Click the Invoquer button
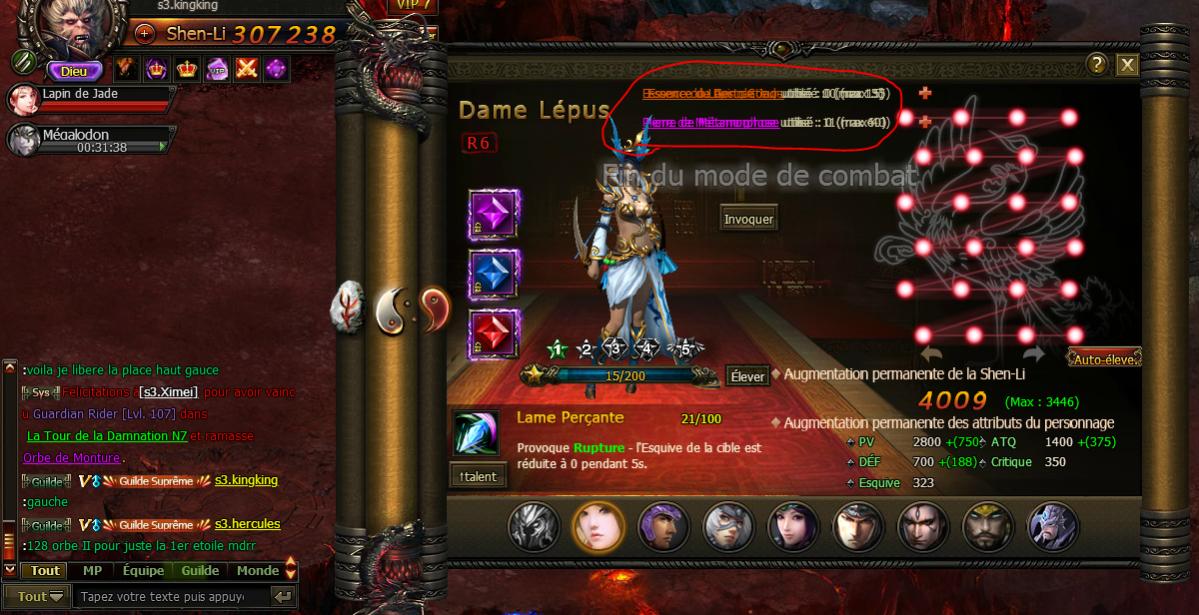Screen dimensions: 1199x615 pyautogui.click(x=749, y=219)
